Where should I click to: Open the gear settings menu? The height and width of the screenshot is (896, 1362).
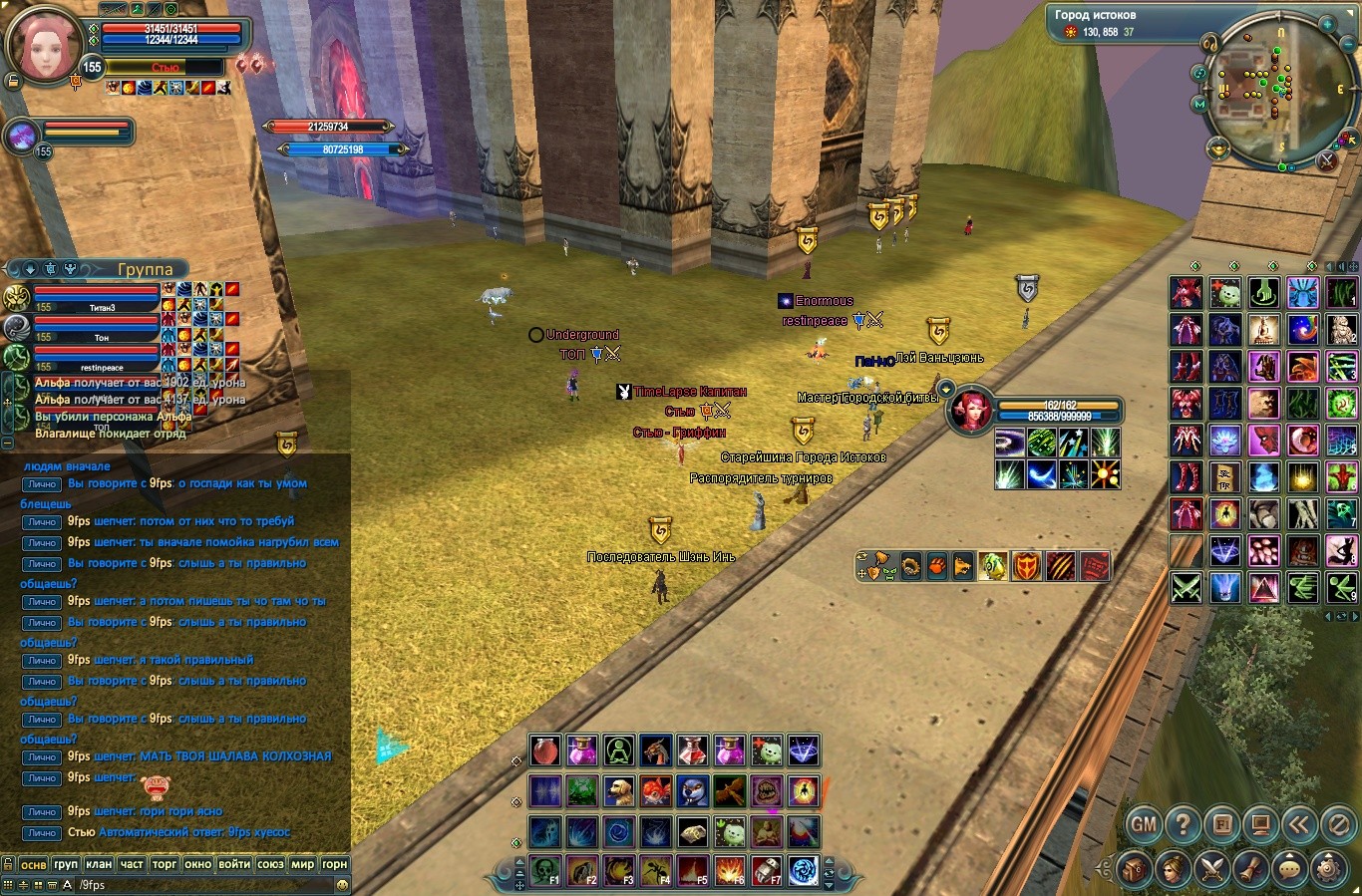point(1329,869)
